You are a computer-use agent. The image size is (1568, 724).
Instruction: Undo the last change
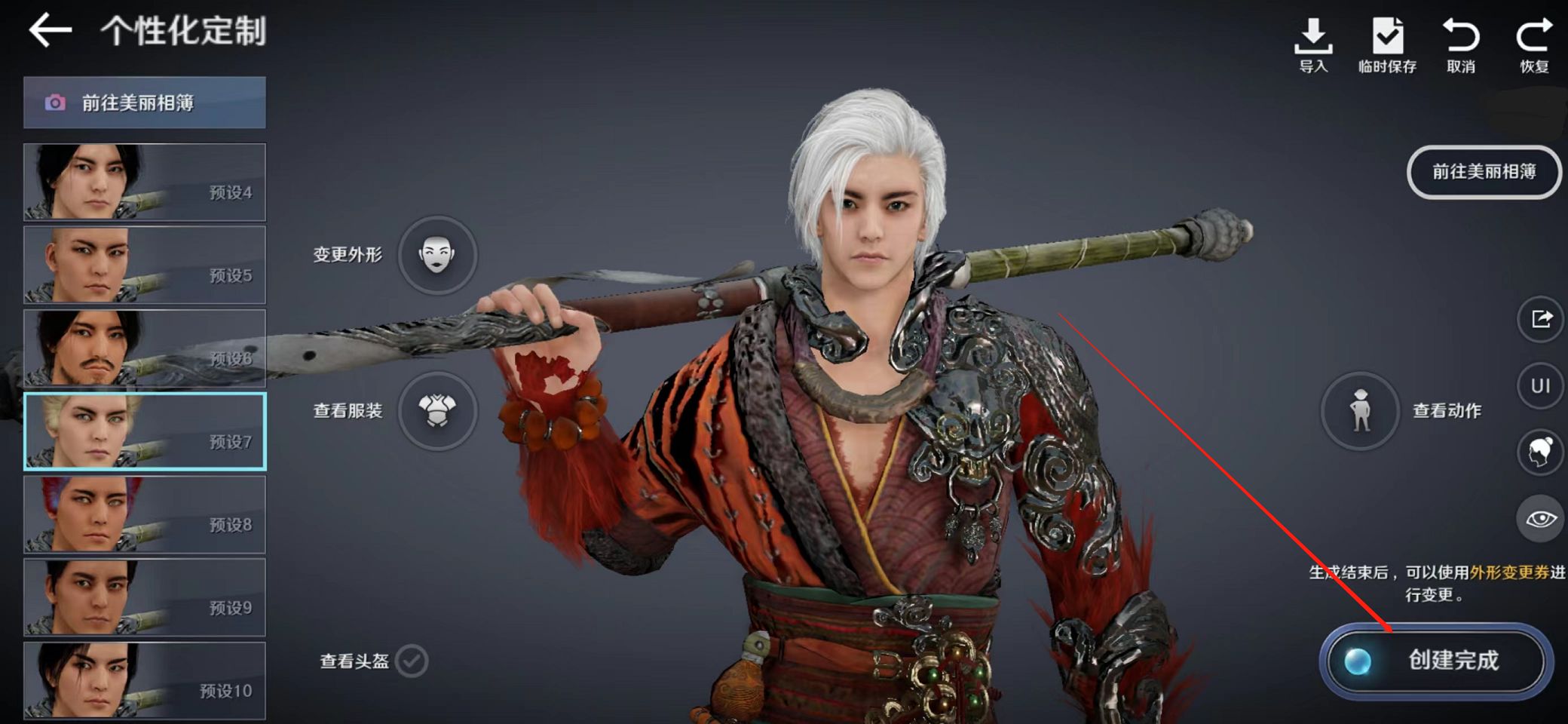(1461, 44)
